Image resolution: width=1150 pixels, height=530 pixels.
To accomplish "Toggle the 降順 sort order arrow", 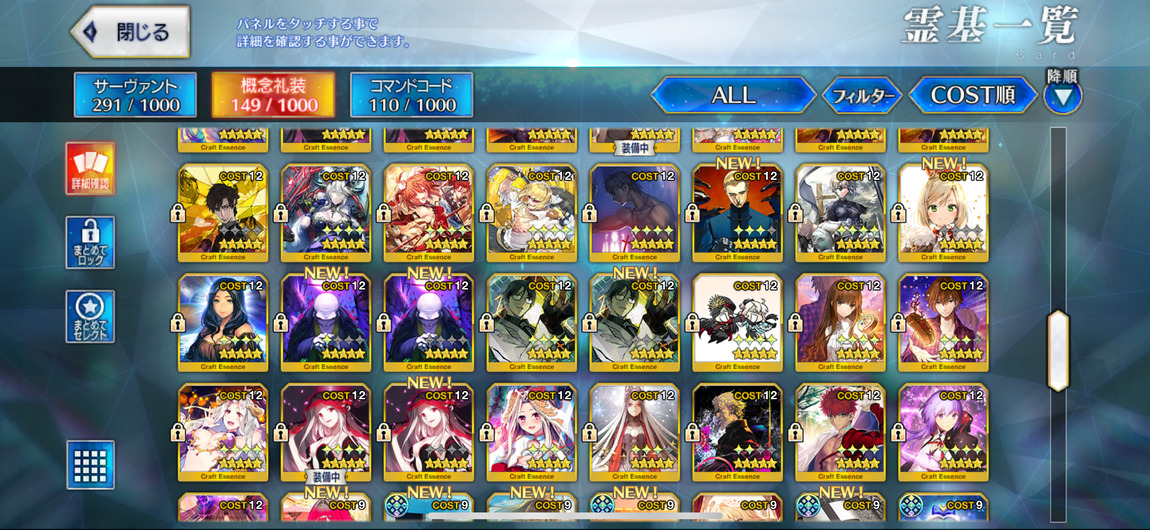I will click(1063, 96).
